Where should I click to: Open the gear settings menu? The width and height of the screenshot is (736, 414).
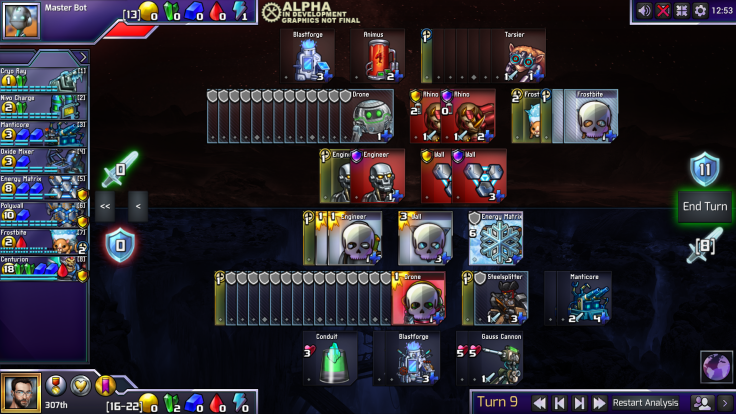coord(700,10)
